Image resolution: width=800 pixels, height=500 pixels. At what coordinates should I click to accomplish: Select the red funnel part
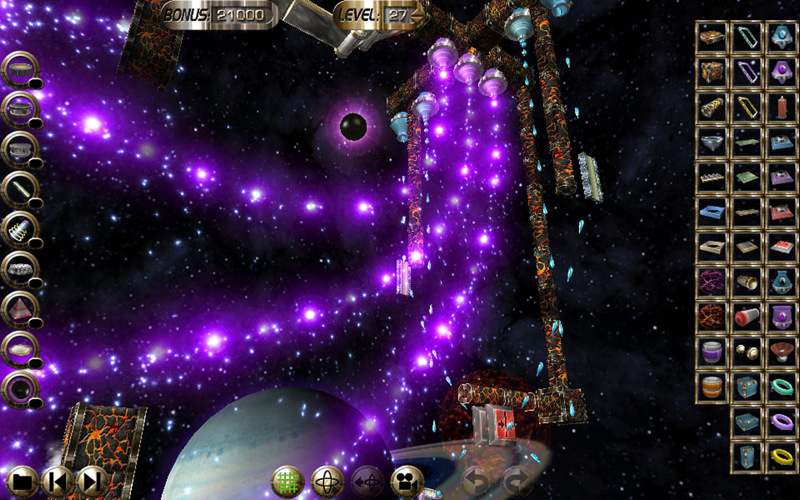coord(780,351)
